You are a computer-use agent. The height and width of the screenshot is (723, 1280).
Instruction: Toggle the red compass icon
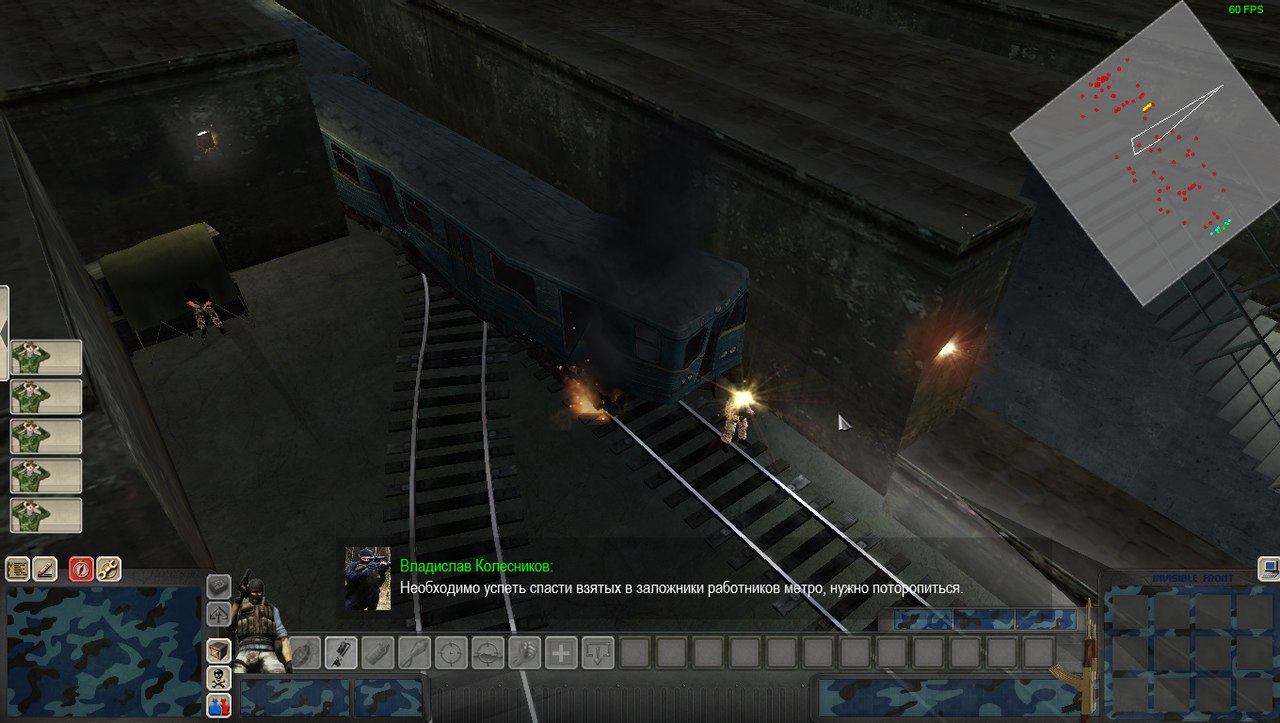[81, 569]
